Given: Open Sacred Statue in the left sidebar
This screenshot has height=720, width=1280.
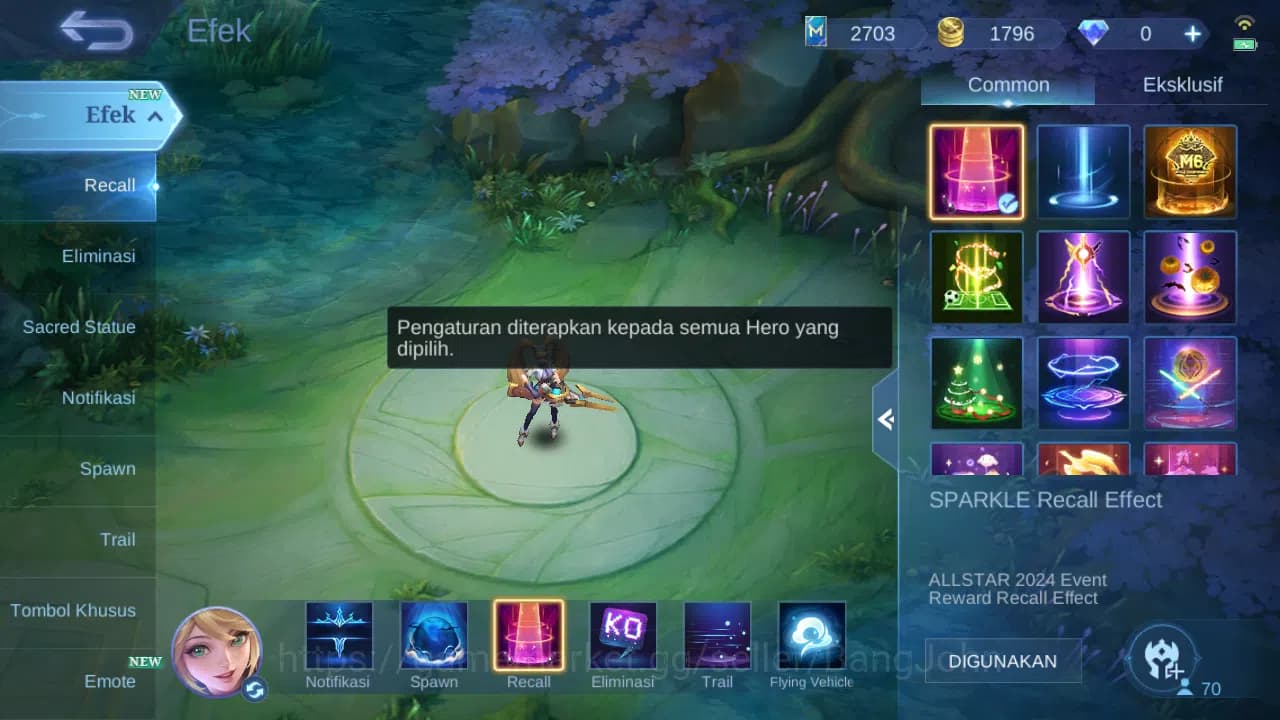Looking at the screenshot, I should pyautogui.click(x=79, y=327).
